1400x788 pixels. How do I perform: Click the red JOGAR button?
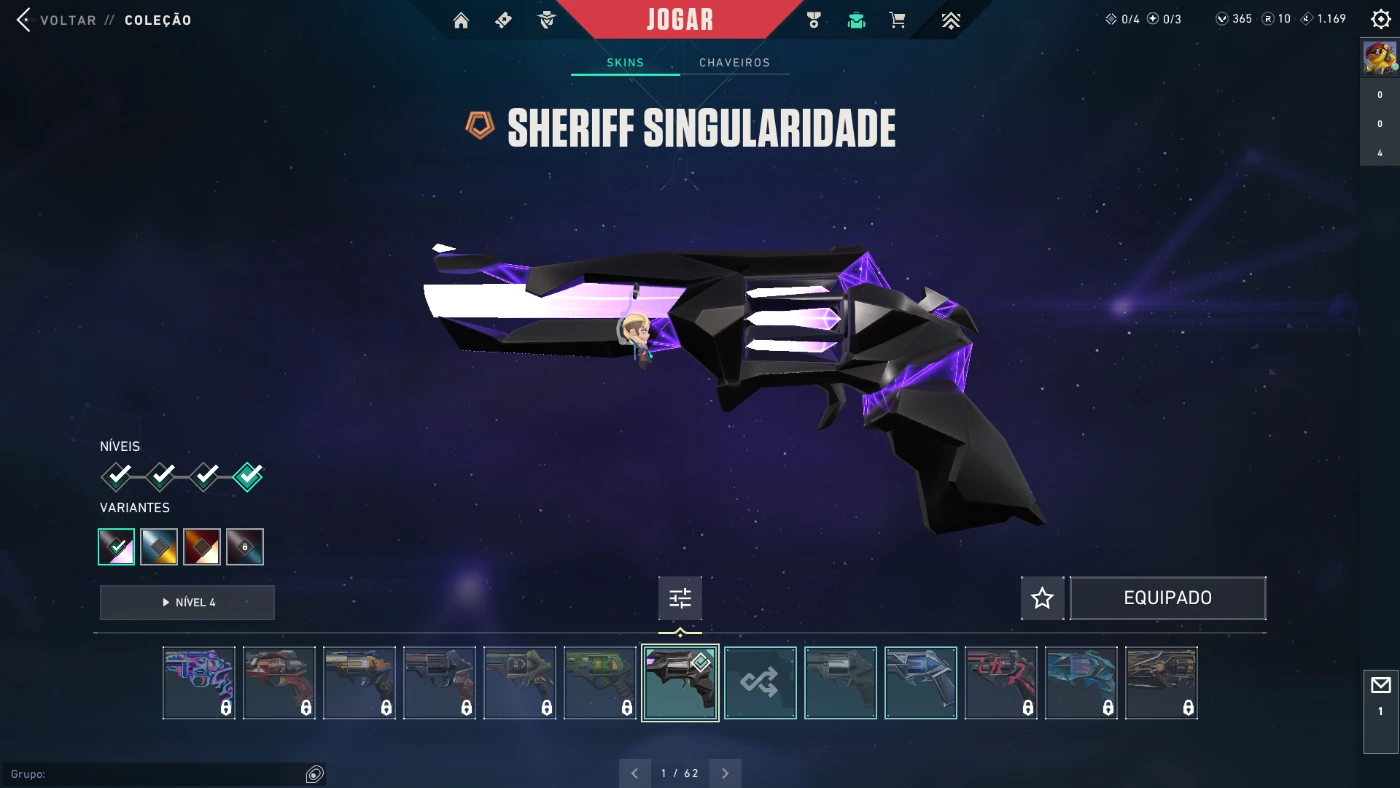tap(680, 20)
